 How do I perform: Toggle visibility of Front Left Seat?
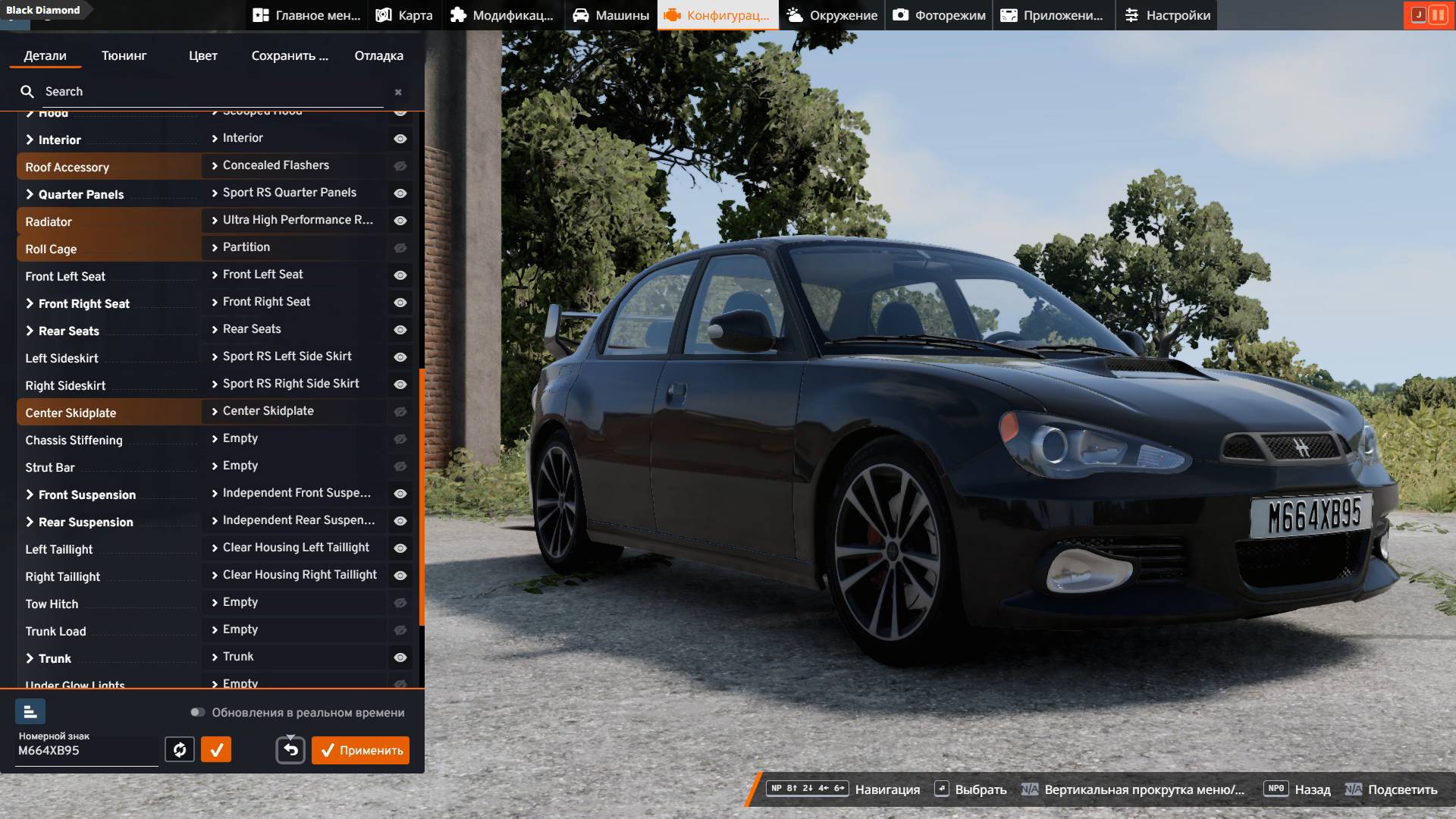pos(400,275)
